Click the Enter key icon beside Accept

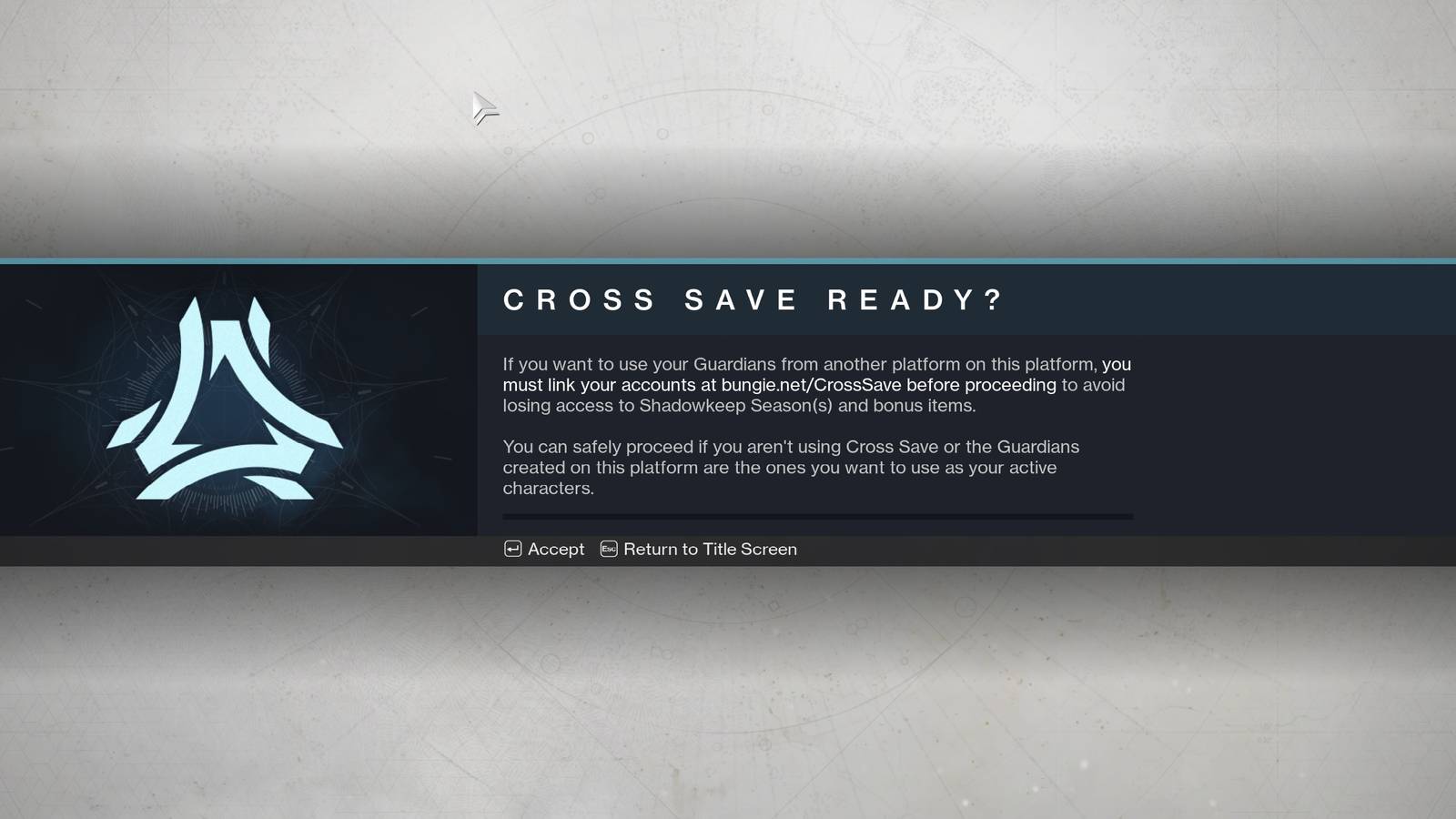[514, 549]
